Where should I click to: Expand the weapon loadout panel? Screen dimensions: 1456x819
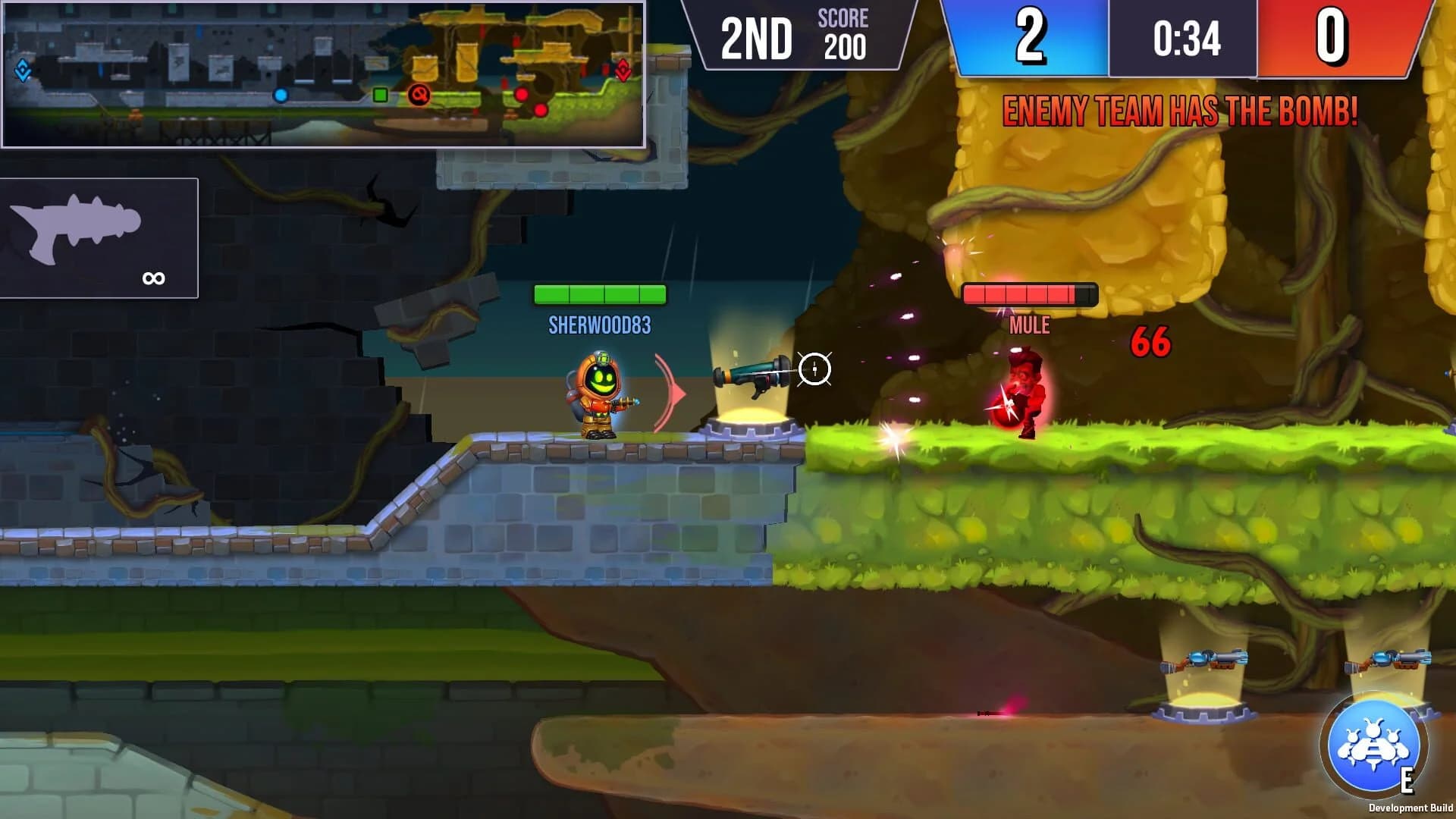(99, 239)
